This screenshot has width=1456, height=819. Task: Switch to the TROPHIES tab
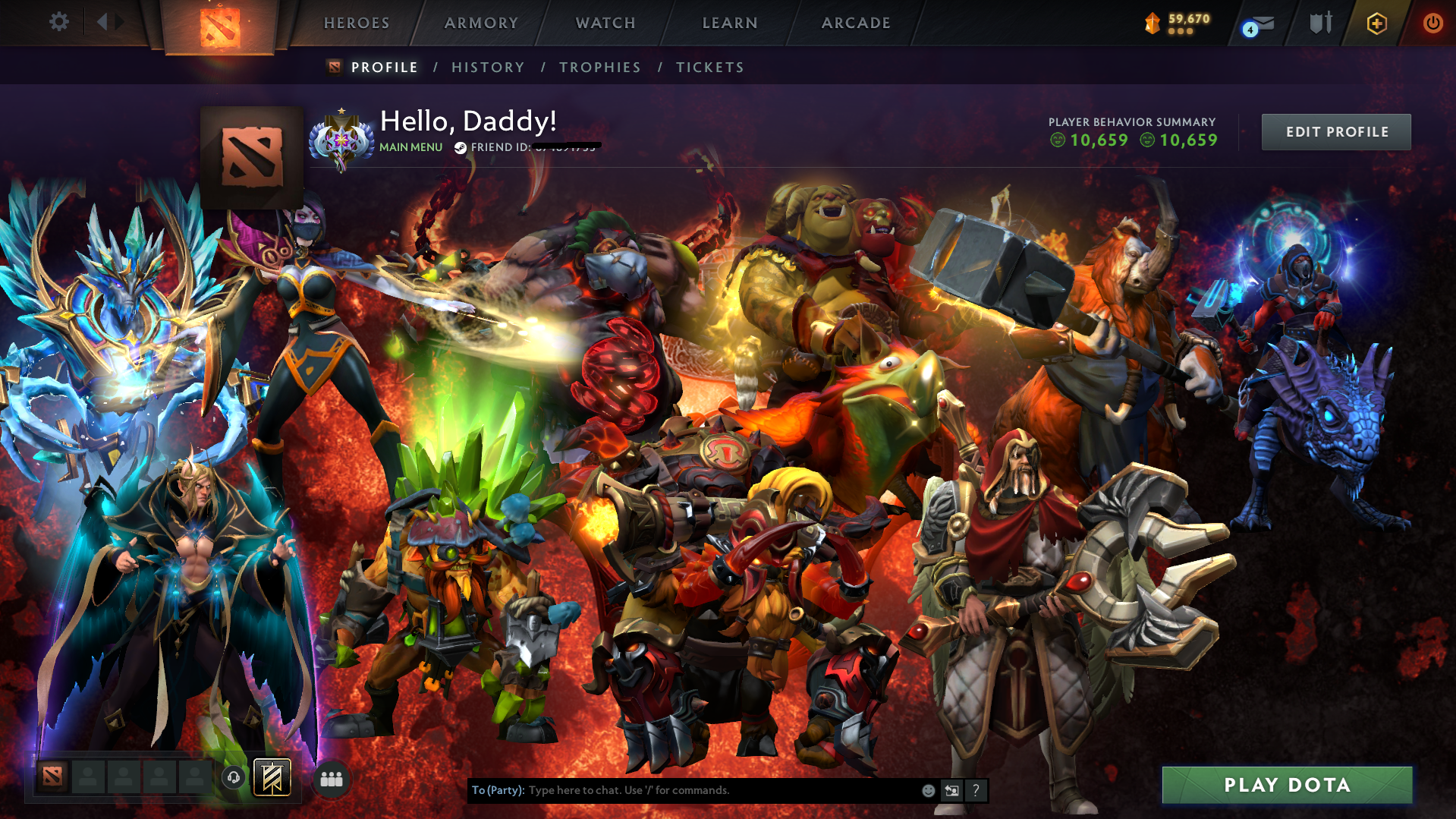599,67
